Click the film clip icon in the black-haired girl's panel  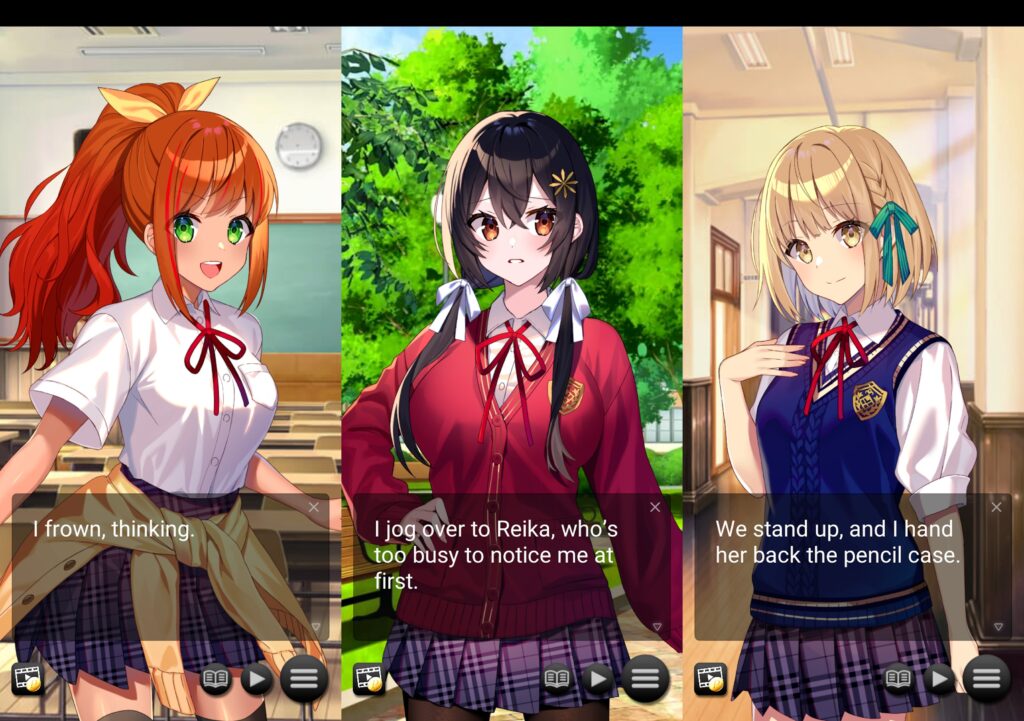[x=368, y=680]
